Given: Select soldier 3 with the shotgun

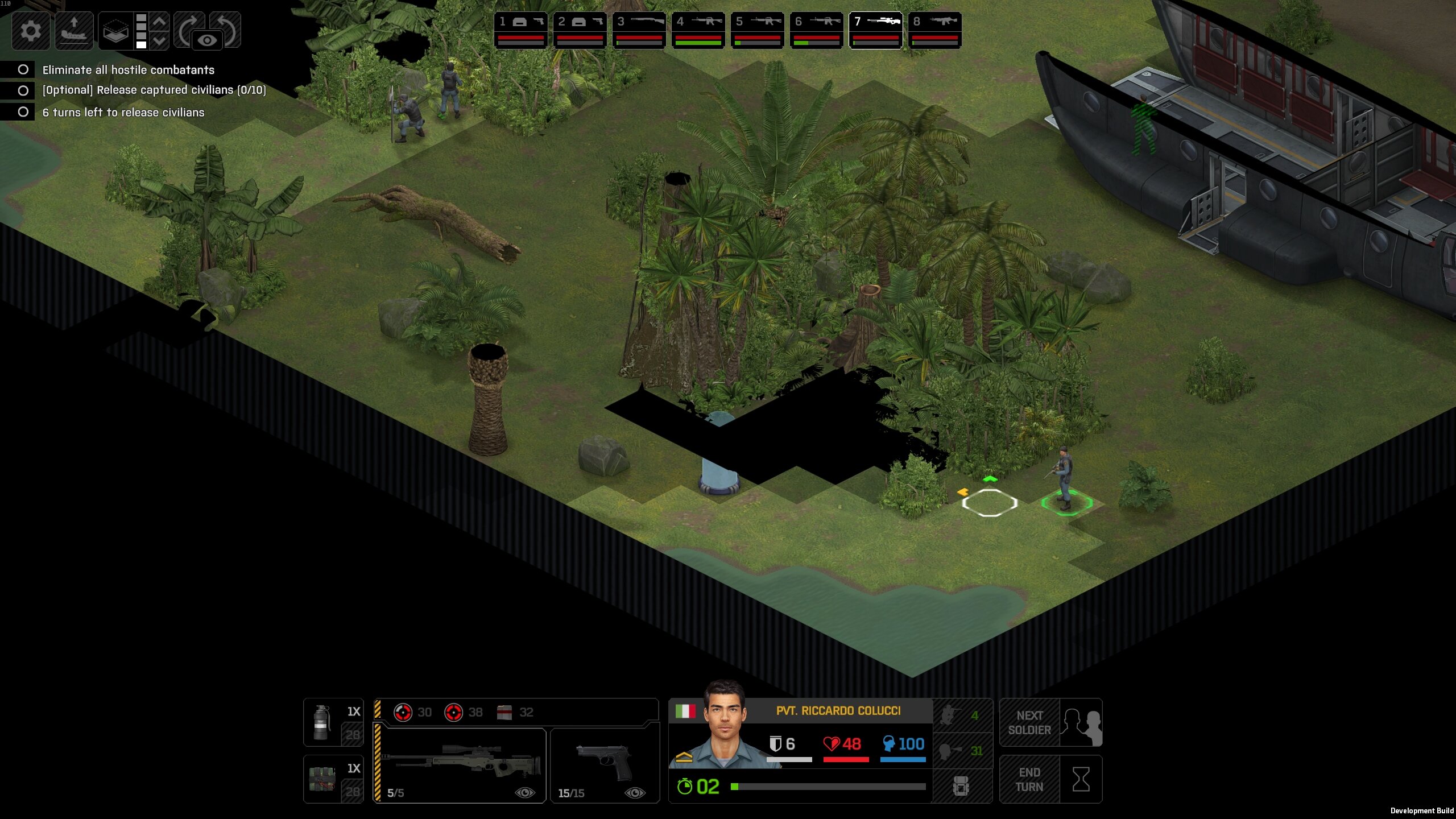Looking at the screenshot, I should click(x=639, y=30).
